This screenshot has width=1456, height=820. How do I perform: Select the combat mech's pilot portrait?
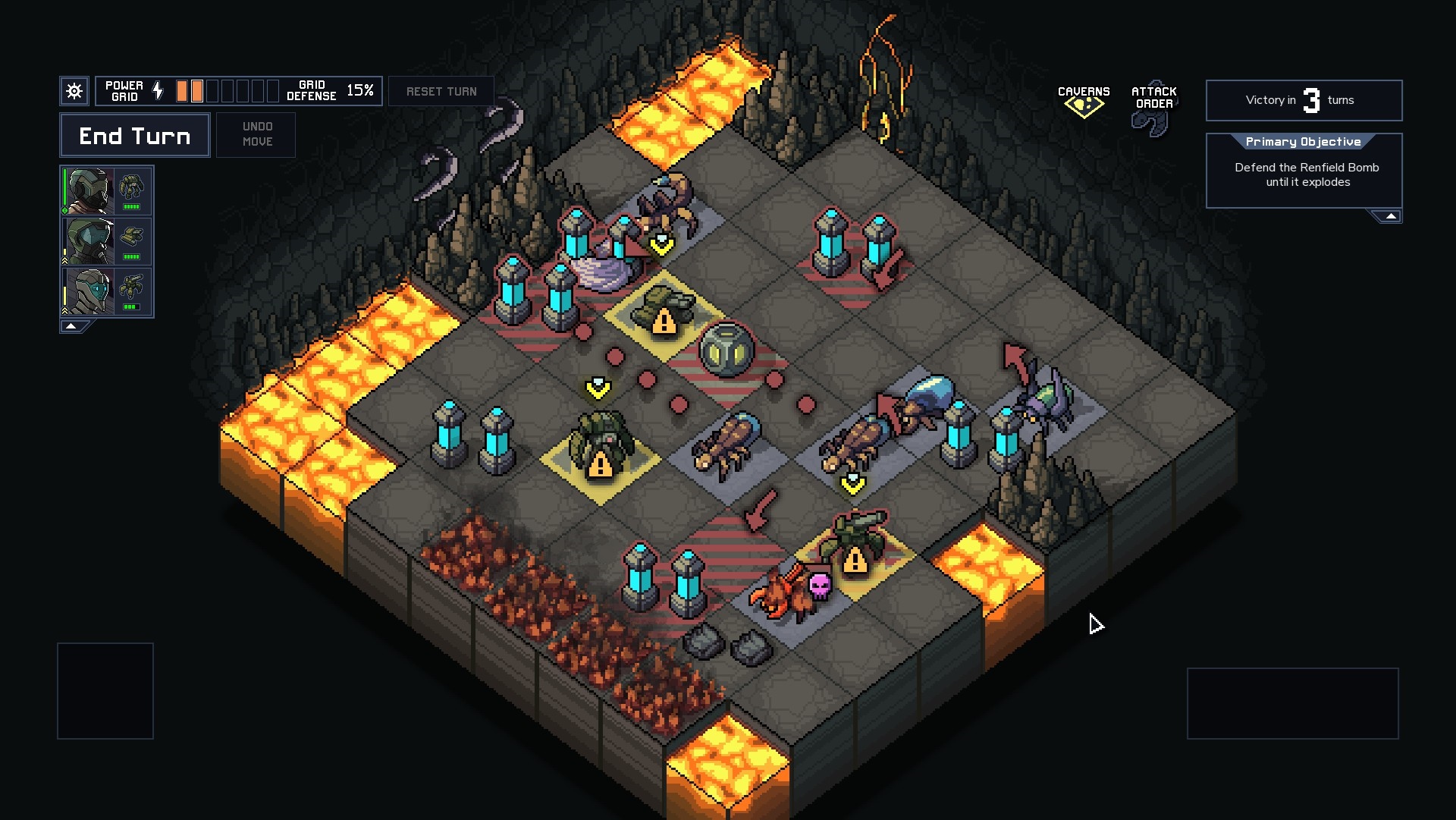(89, 191)
